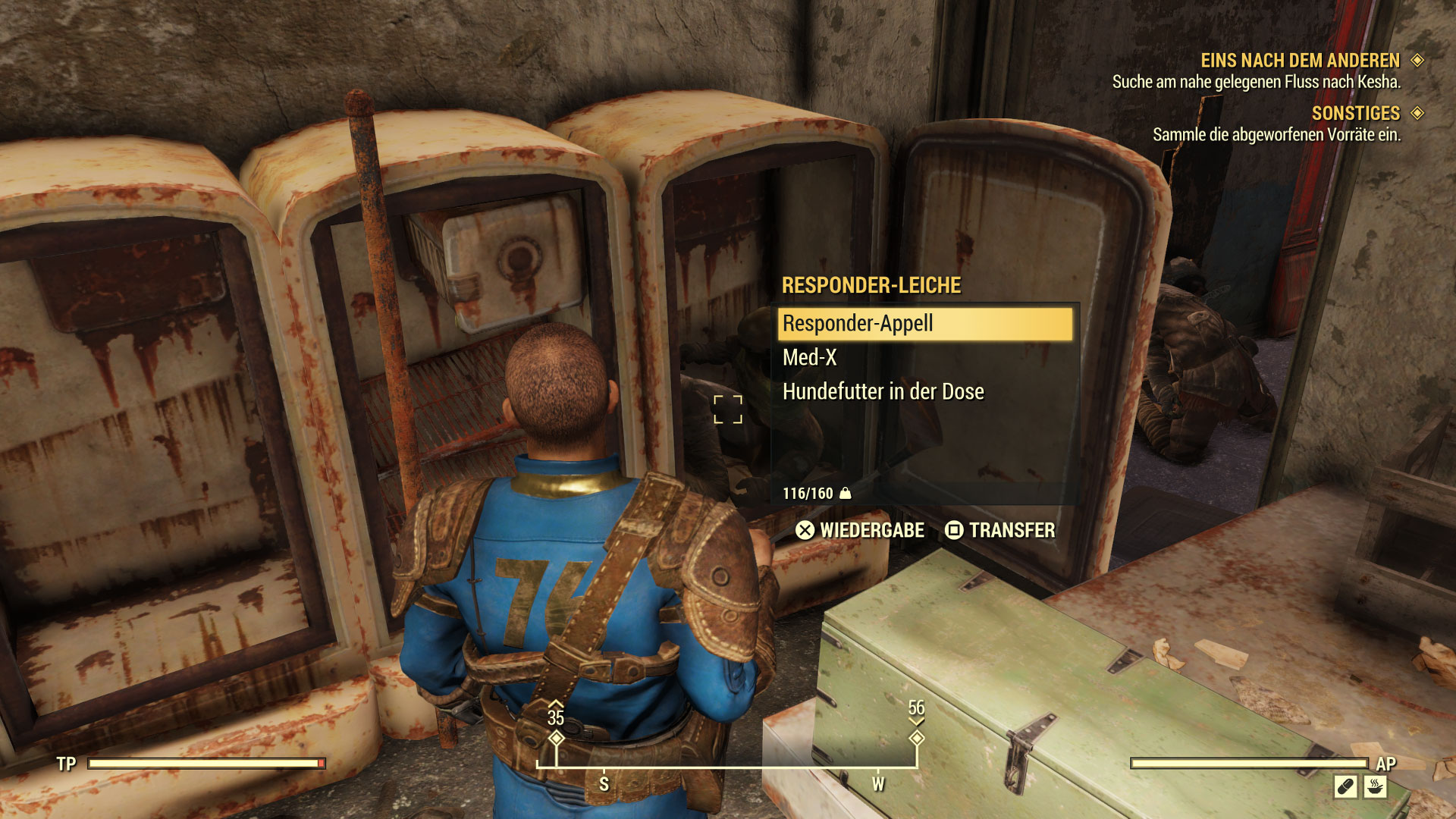Pick the Med-X item entry
The width and height of the screenshot is (1456, 819).
pos(810,357)
